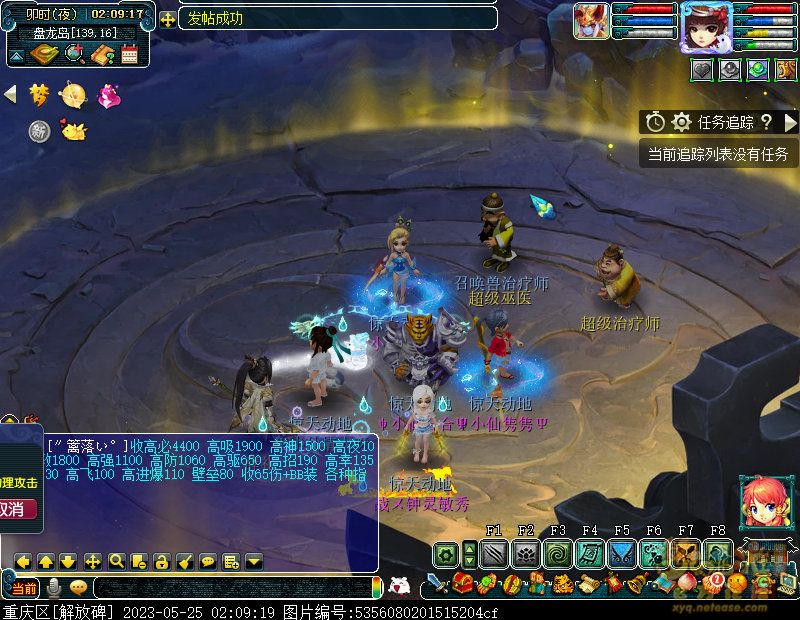The image size is (800, 620).
Task: Click the quest tracker help question mark
Action: [766, 122]
